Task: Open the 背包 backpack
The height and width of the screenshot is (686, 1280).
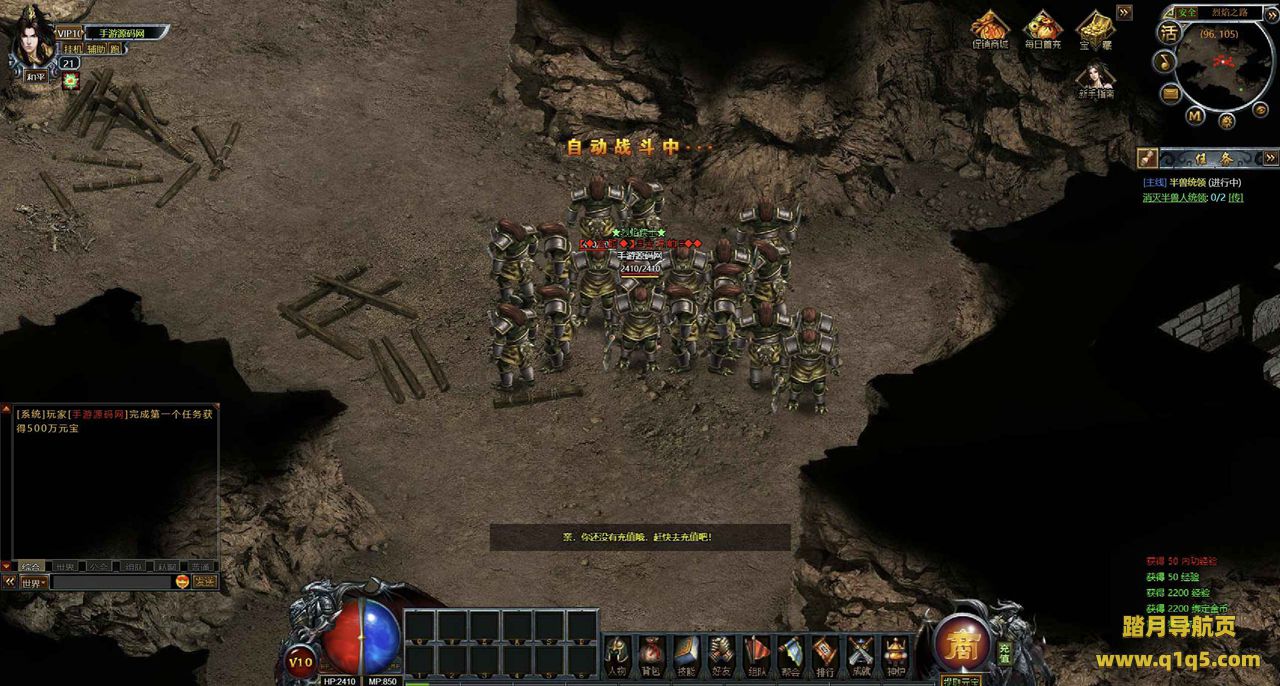Action: pyautogui.click(x=651, y=655)
